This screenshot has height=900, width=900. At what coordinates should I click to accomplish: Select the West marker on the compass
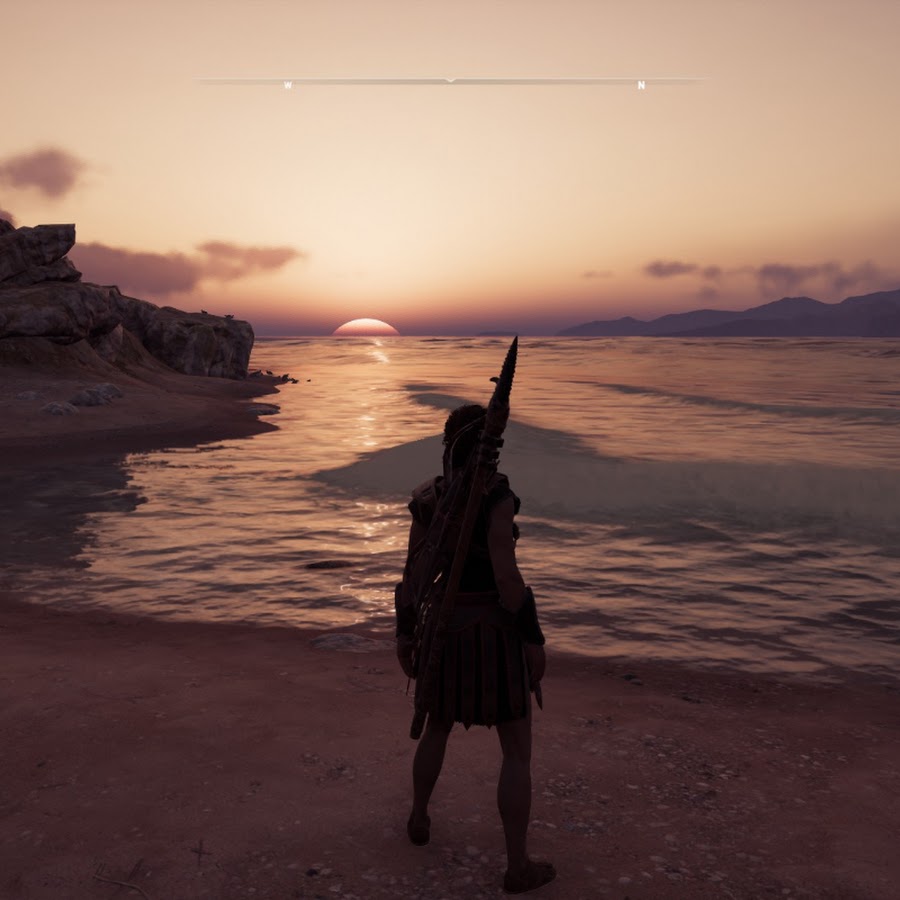pyautogui.click(x=288, y=86)
